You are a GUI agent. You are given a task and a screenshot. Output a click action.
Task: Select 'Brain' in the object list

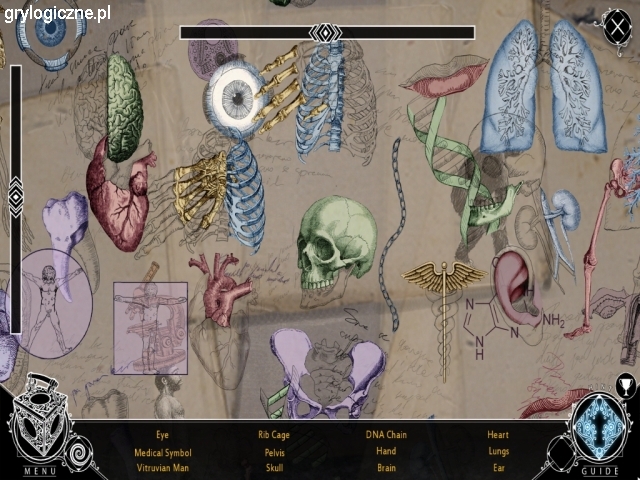point(386,468)
